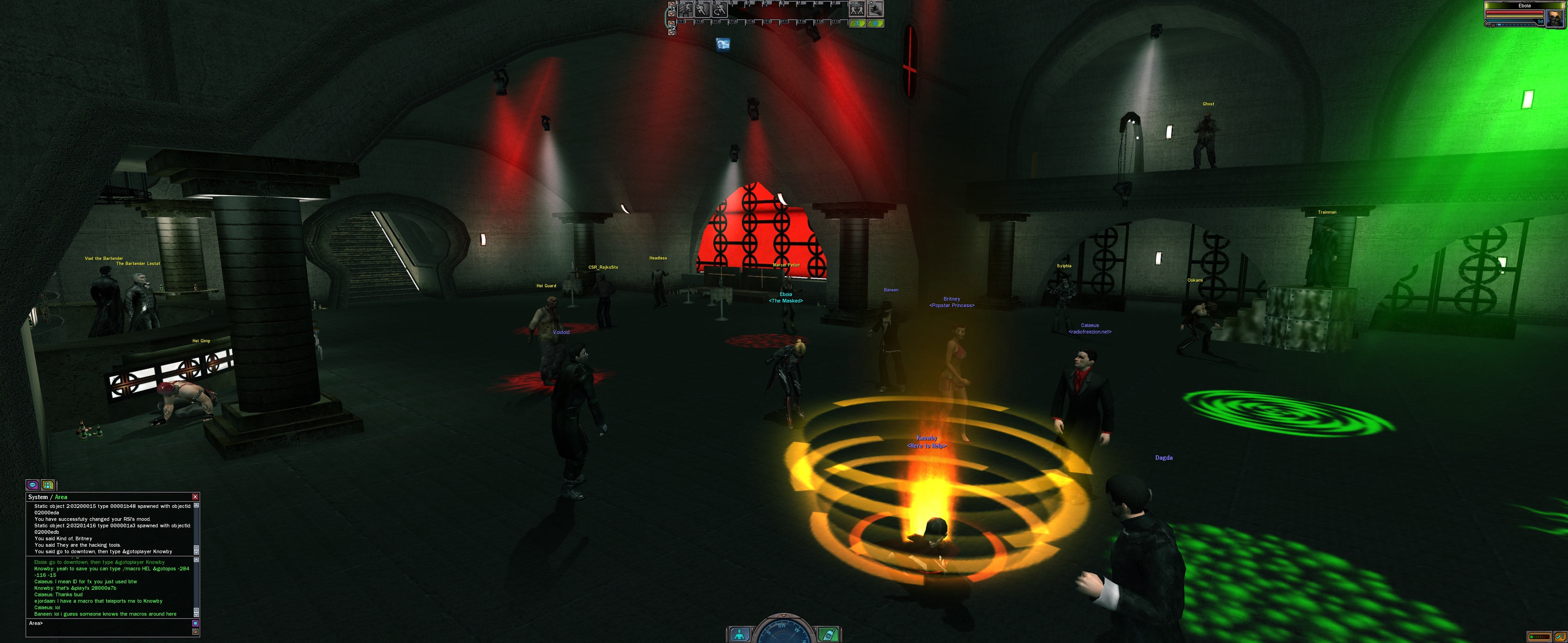The height and width of the screenshot is (643, 1568).
Task: Activate the running figure ability in slot 2
Action: pyautogui.click(x=703, y=9)
